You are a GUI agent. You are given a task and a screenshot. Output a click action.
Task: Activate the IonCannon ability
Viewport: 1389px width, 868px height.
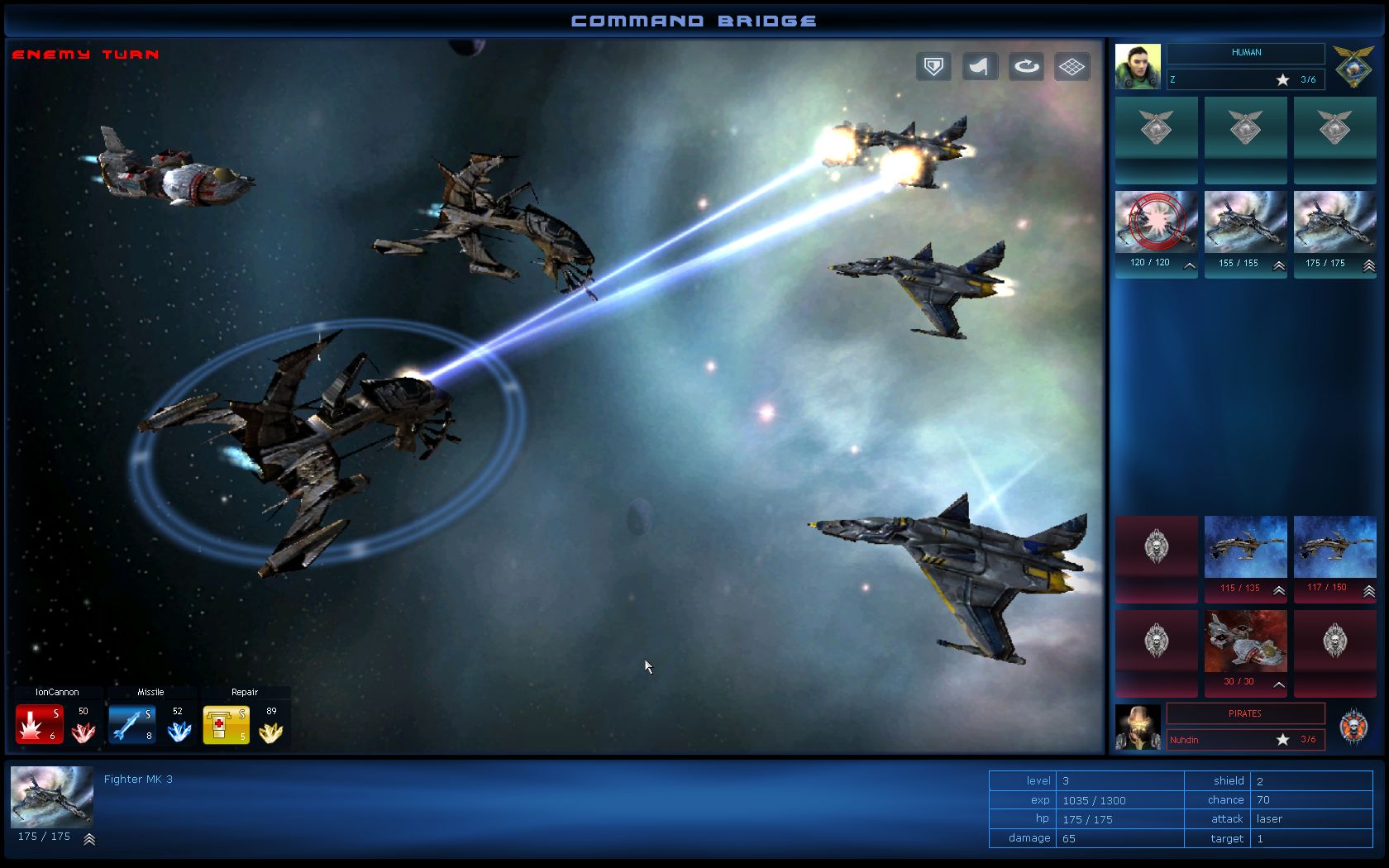click(39, 721)
